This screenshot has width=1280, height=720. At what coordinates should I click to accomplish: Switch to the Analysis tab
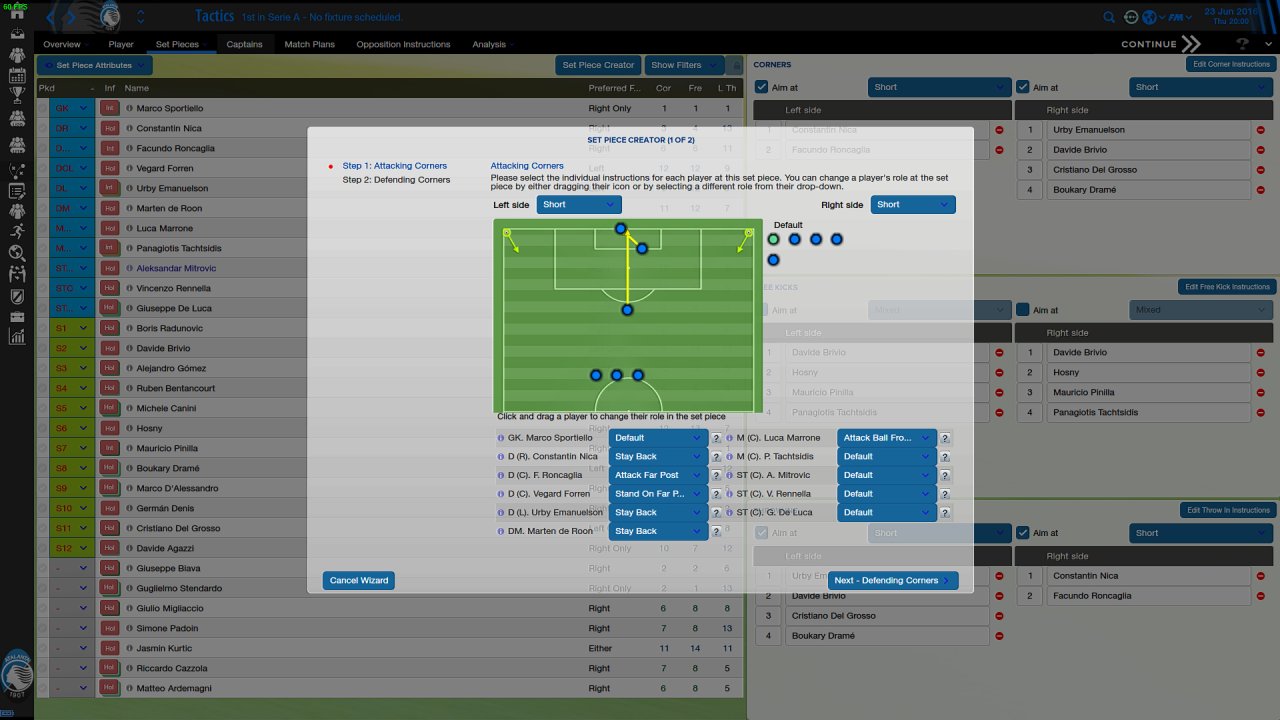(489, 44)
